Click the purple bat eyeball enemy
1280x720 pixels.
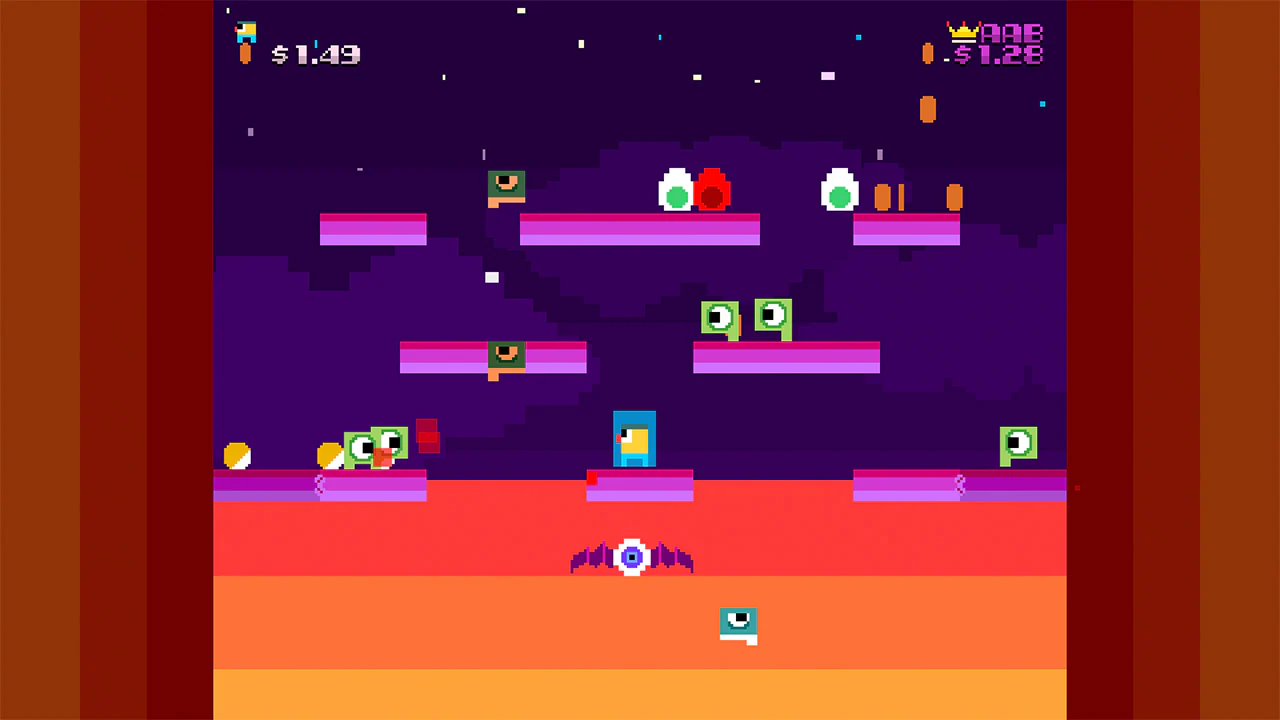point(631,557)
